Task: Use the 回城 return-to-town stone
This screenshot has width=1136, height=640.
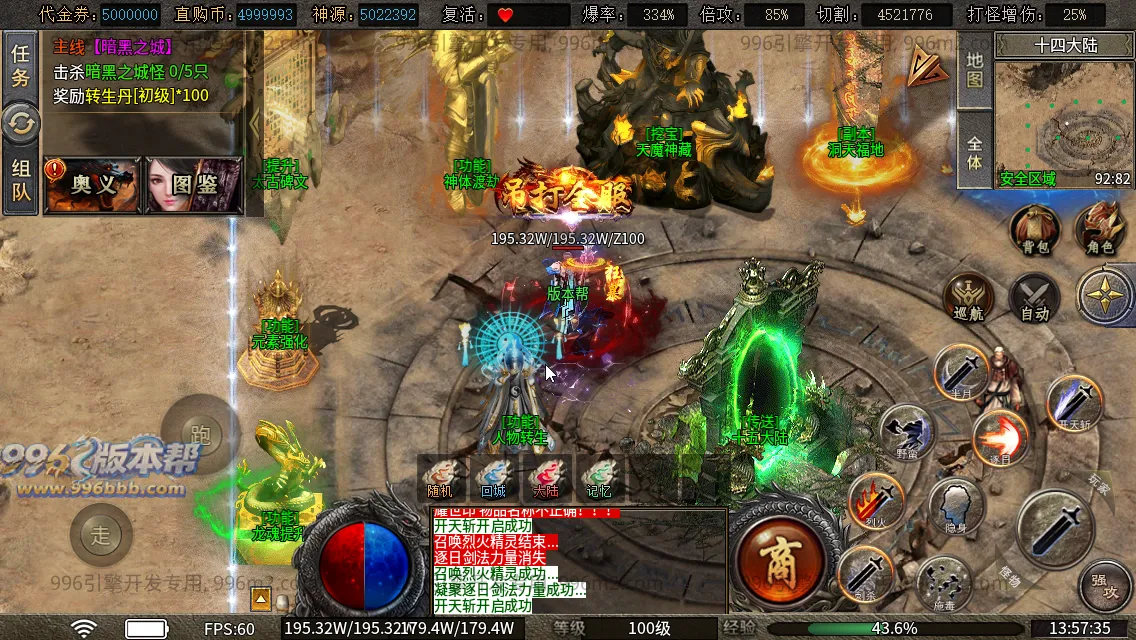Action: pyautogui.click(x=493, y=478)
